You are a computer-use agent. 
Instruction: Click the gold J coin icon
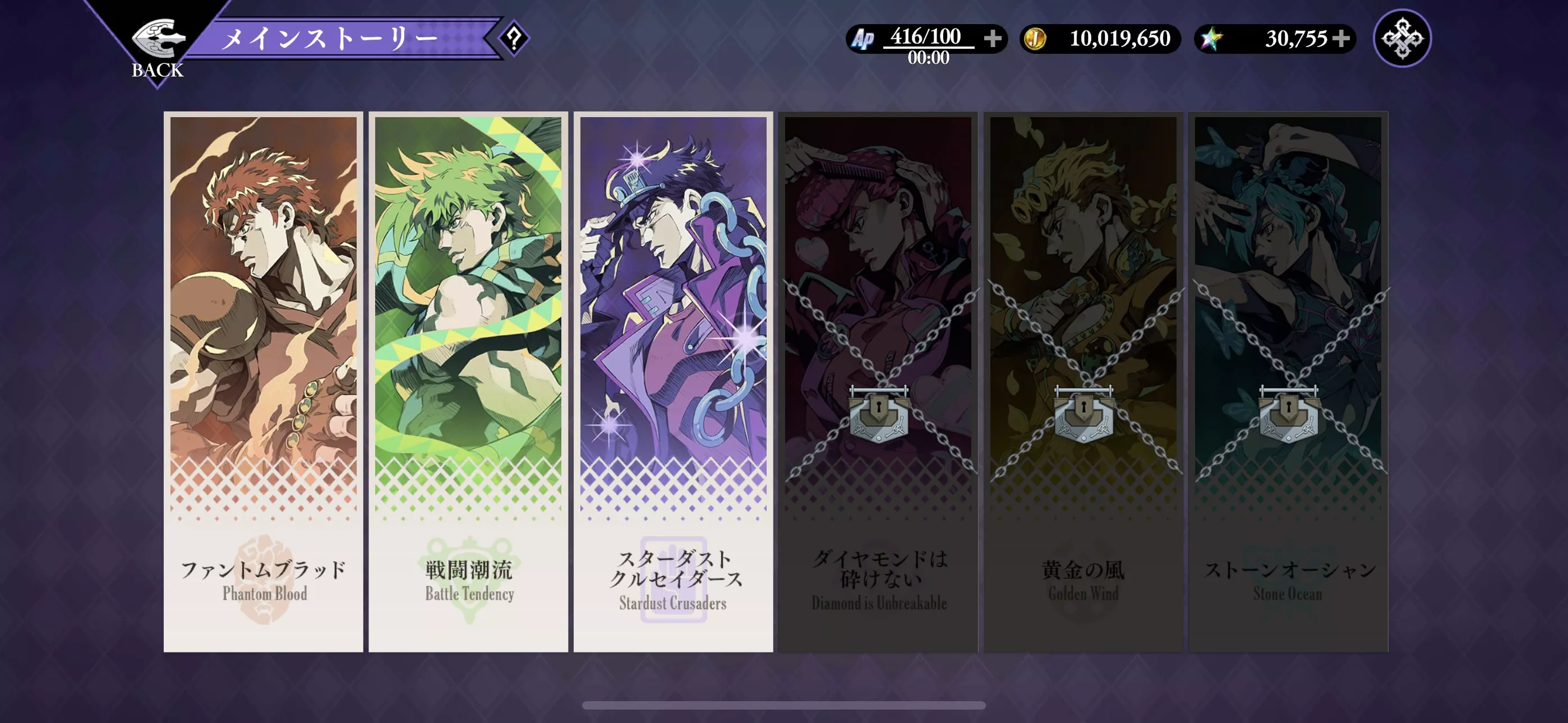click(1036, 38)
